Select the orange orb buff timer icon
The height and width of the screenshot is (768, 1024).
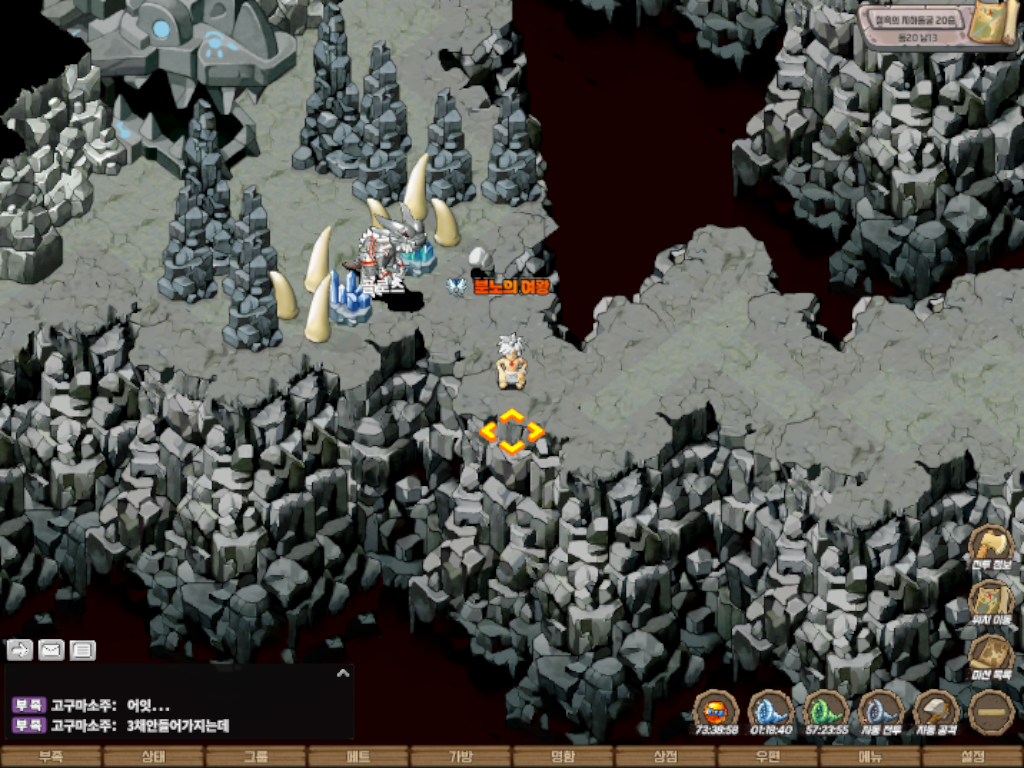coord(716,711)
